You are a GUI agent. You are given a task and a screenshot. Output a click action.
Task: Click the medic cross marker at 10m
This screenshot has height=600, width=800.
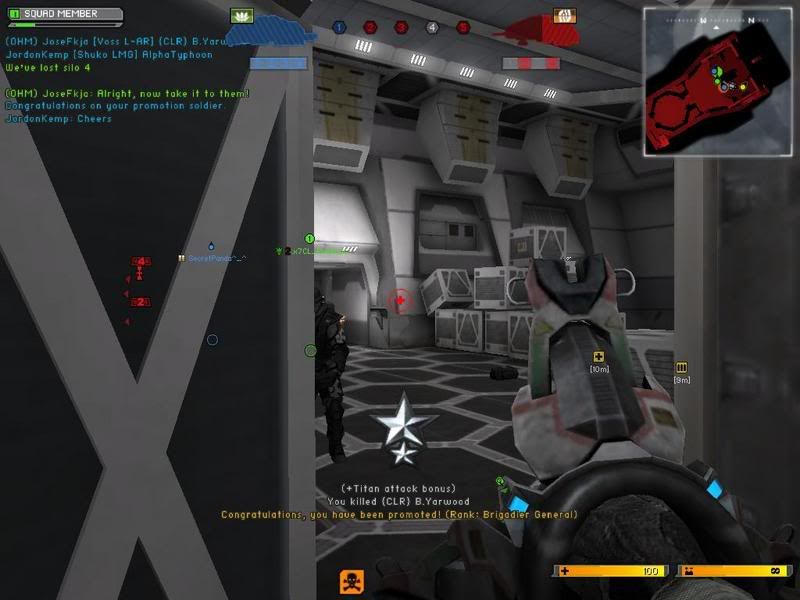pos(599,357)
